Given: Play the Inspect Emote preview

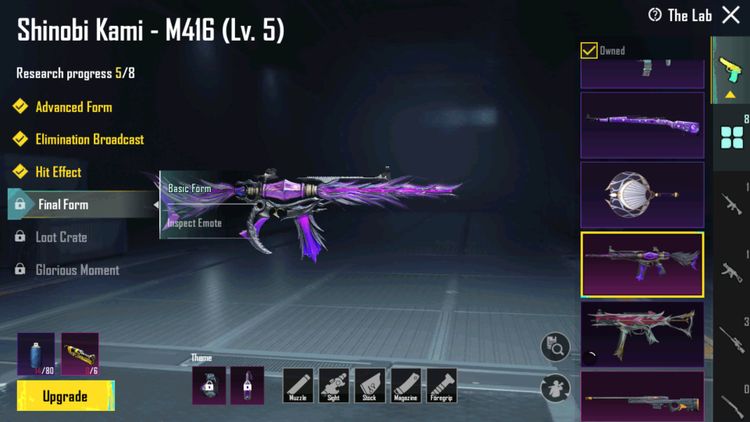Looking at the screenshot, I should point(194,222).
